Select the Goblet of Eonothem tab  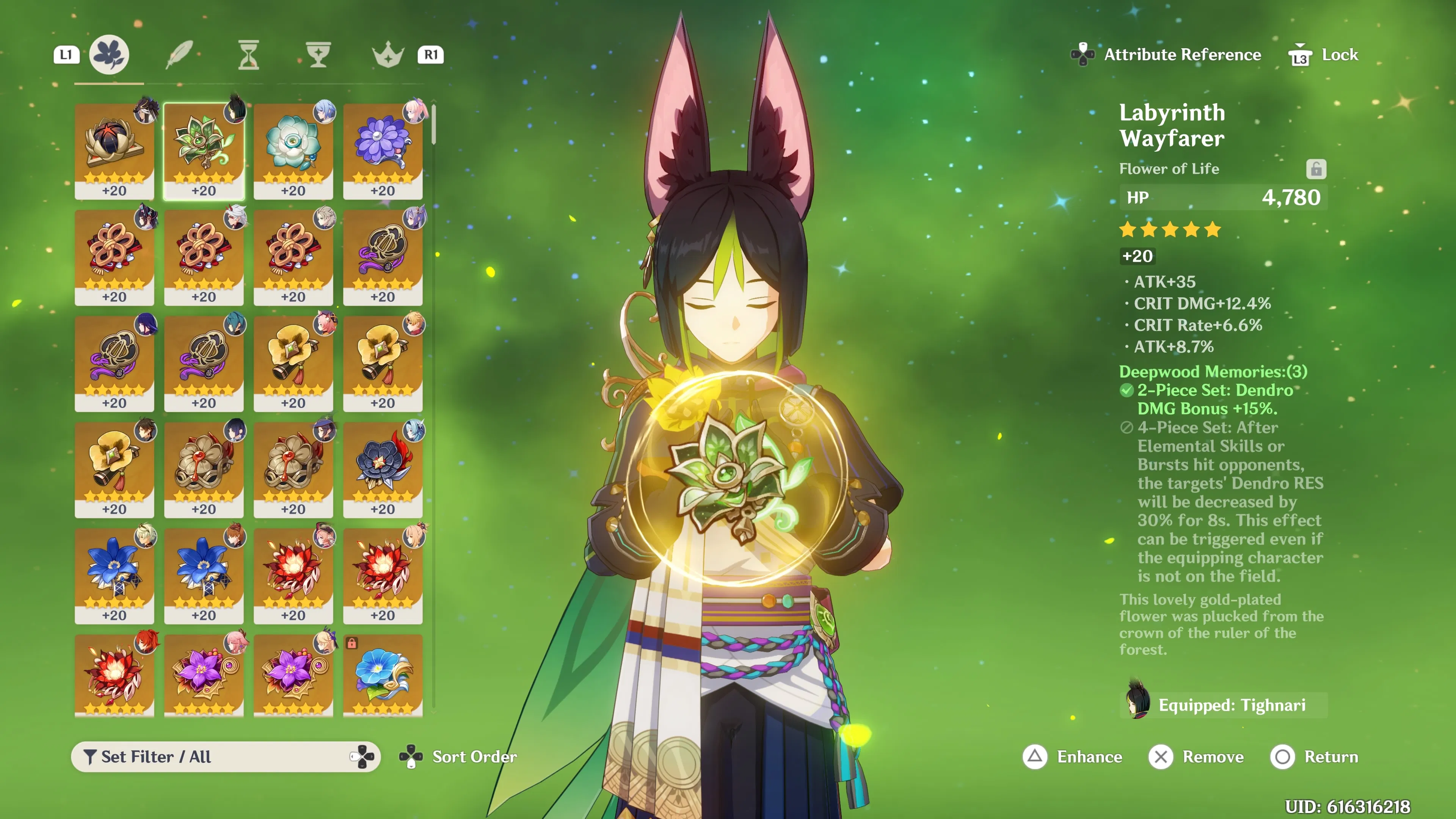(x=318, y=55)
